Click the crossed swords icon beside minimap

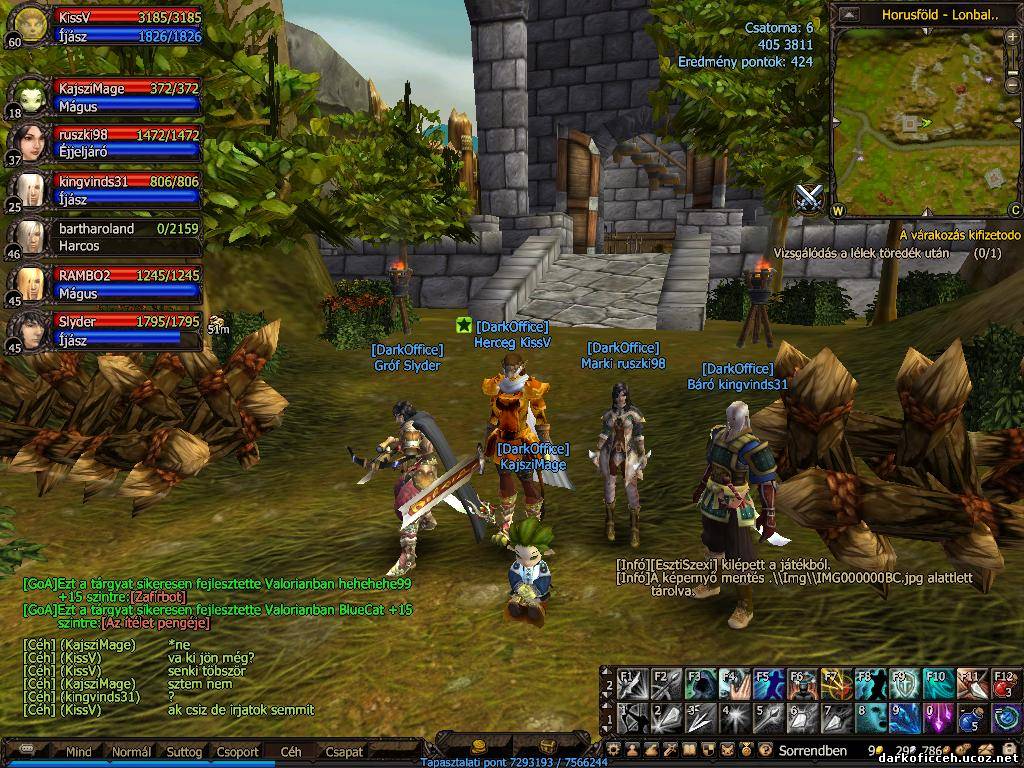click(810, 197)
